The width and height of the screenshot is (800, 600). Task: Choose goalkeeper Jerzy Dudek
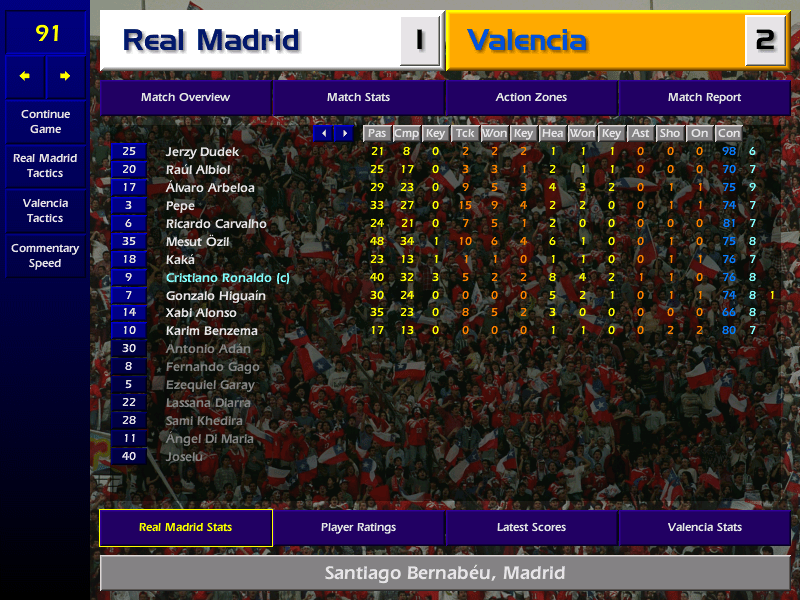[203, 151]
